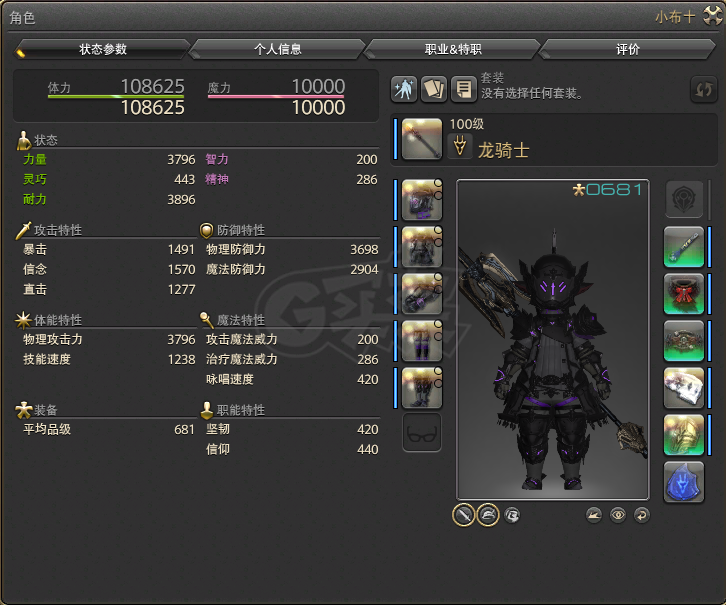Select the red necklace accessory slot
The image size is (726, 605).
click(684, 294)
